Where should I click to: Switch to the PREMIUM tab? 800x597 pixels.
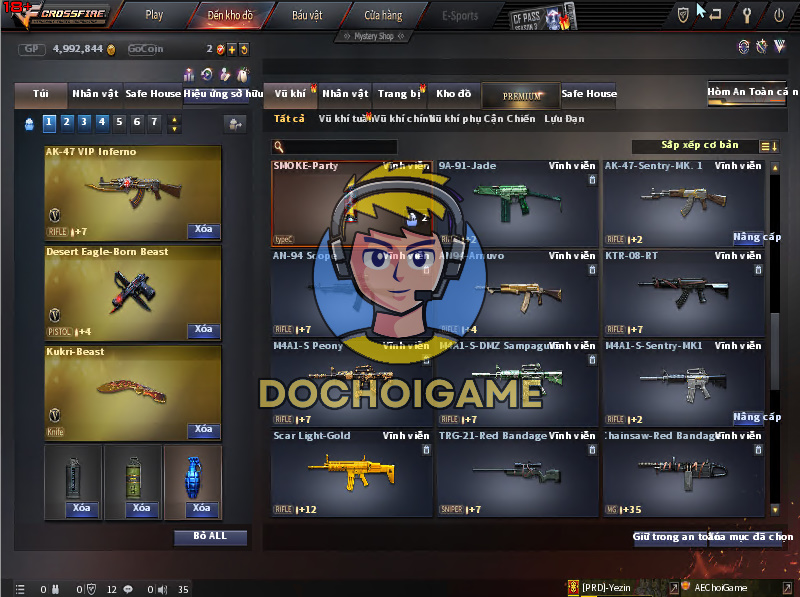tap(521, 95)
